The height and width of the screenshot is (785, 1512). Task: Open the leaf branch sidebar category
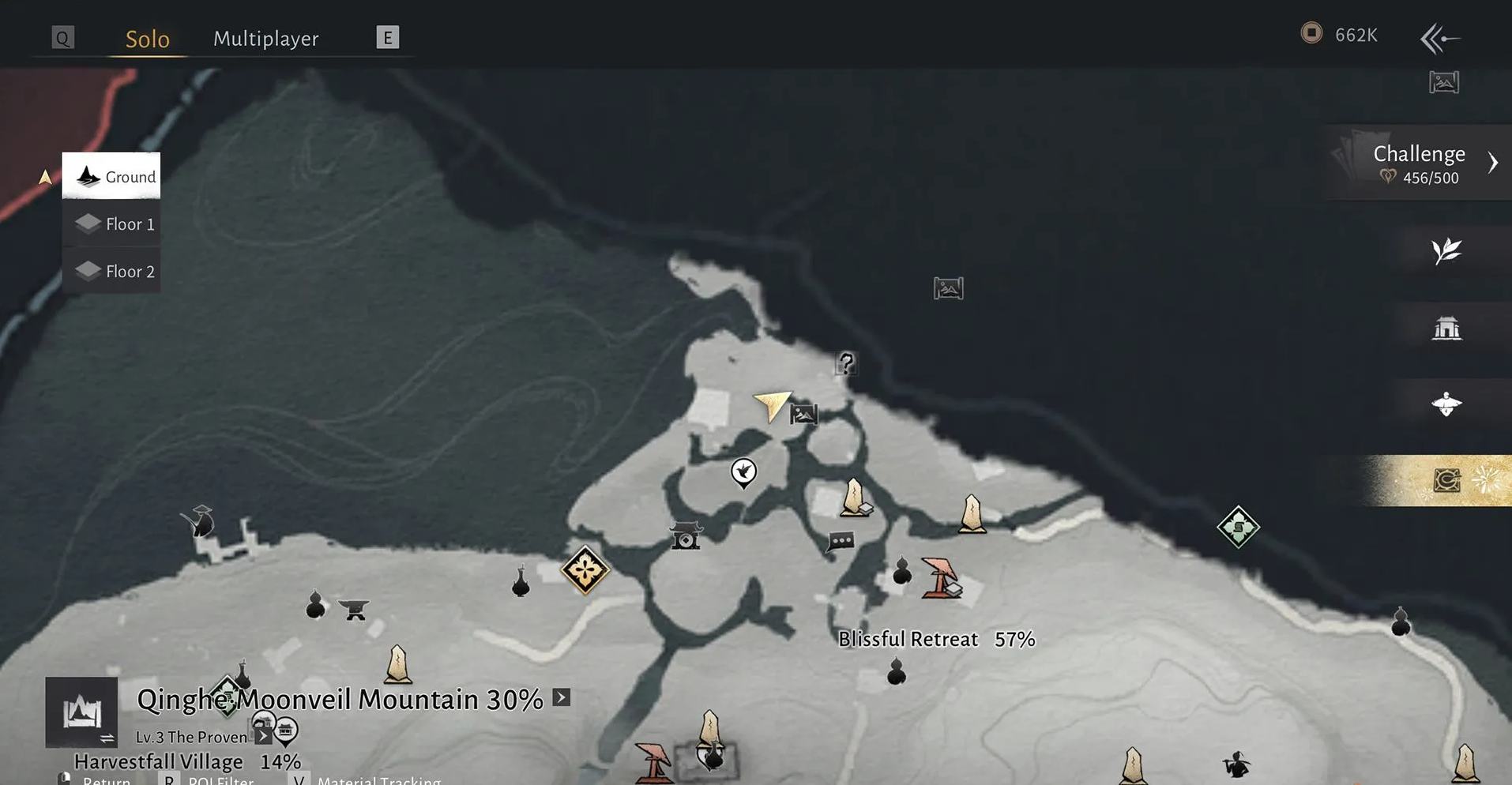point(1446,251)
